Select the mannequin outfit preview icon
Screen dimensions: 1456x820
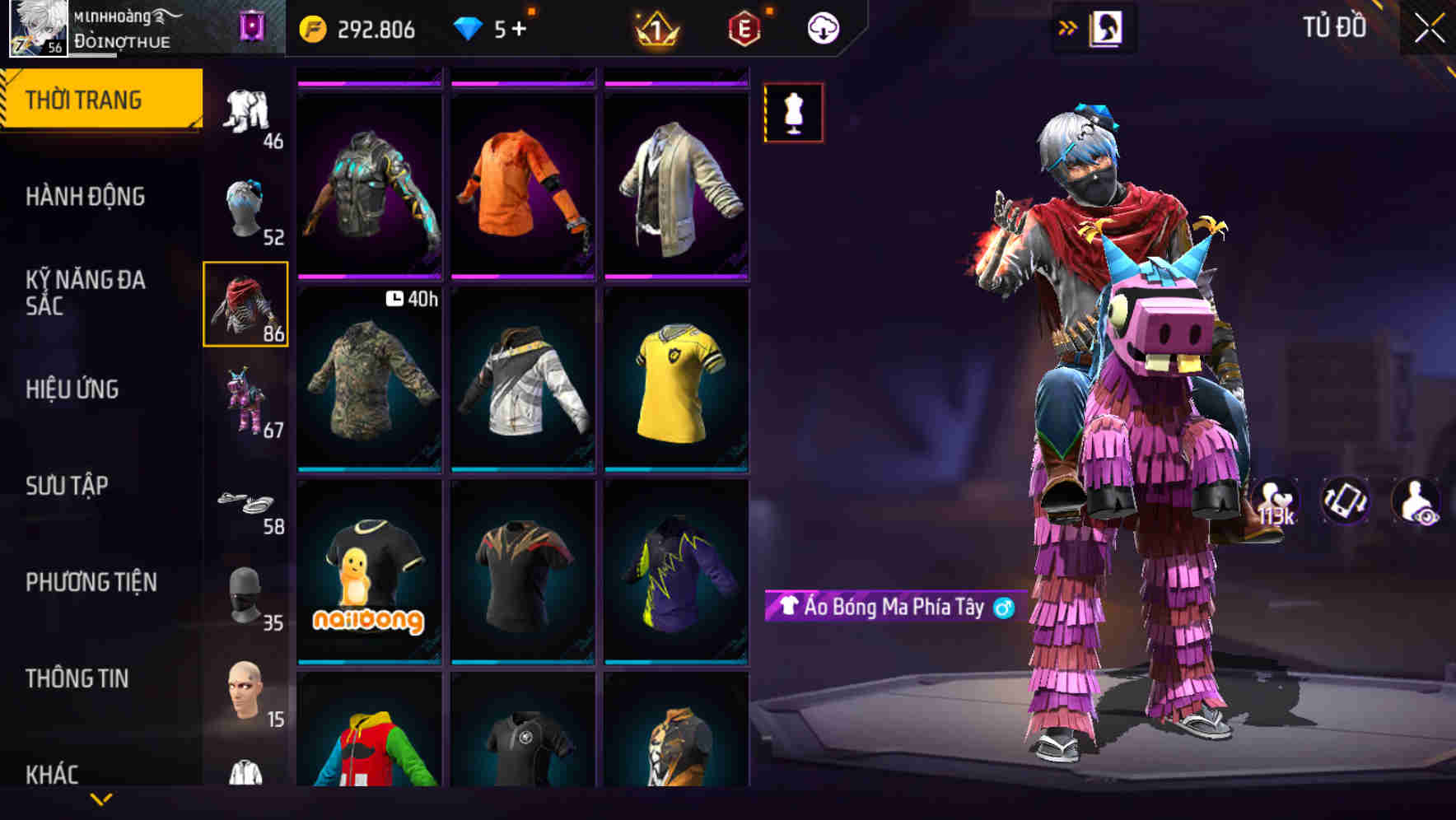click(x=793, y=114)
